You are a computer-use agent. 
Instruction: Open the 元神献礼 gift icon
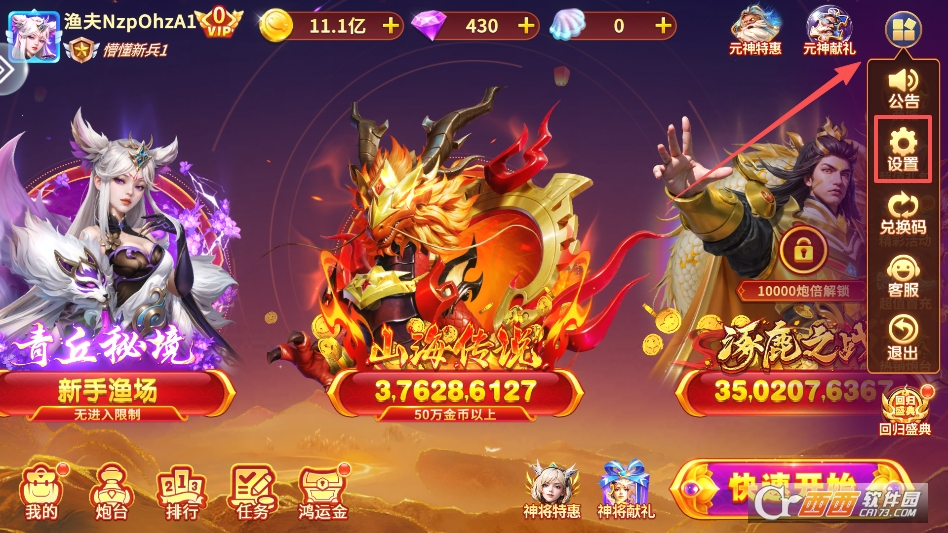coord(829,30)
